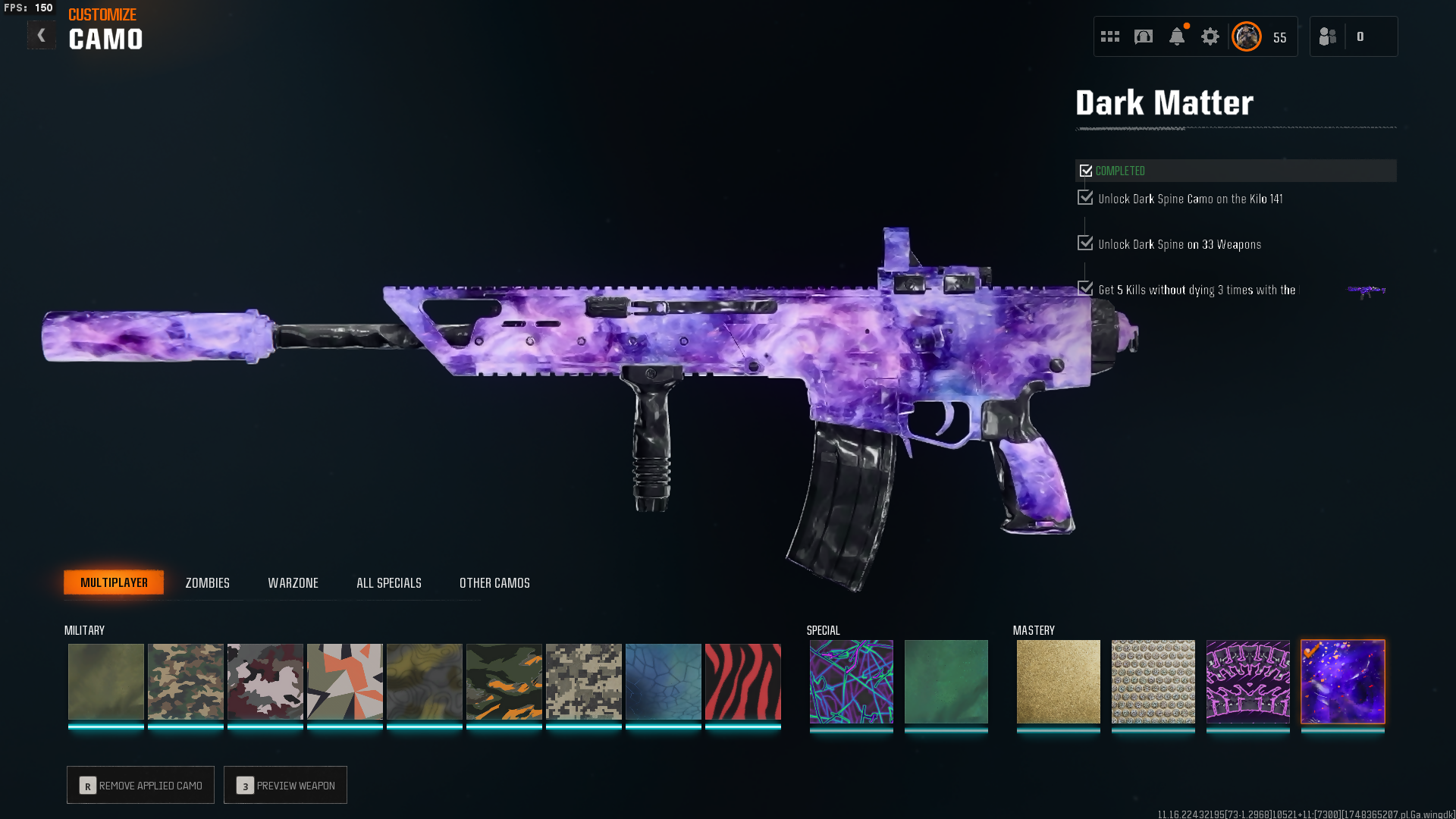Select the Other Camos tab

[494, 583]
